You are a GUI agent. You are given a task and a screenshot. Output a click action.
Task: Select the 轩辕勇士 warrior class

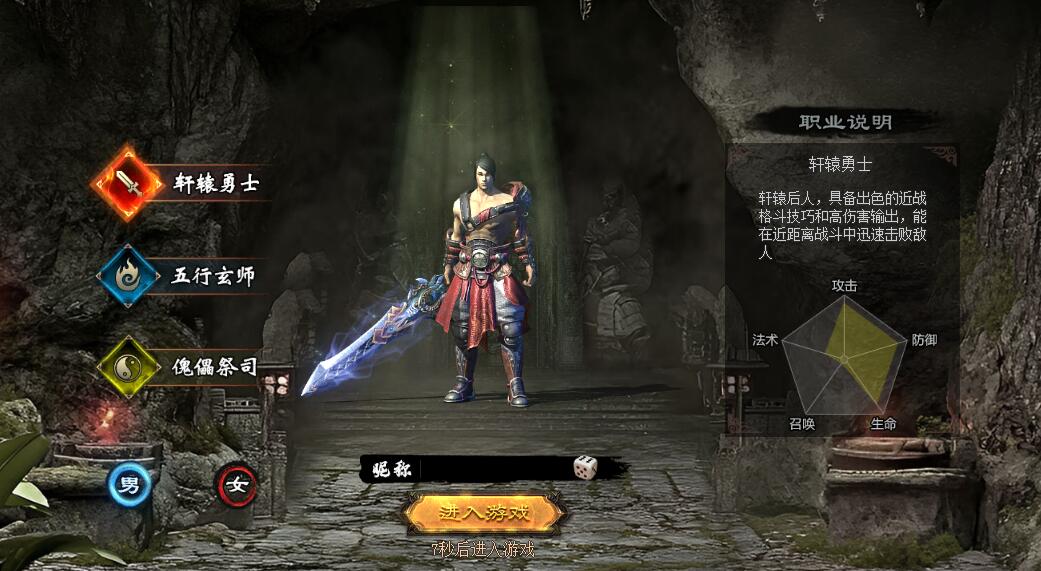128,184
